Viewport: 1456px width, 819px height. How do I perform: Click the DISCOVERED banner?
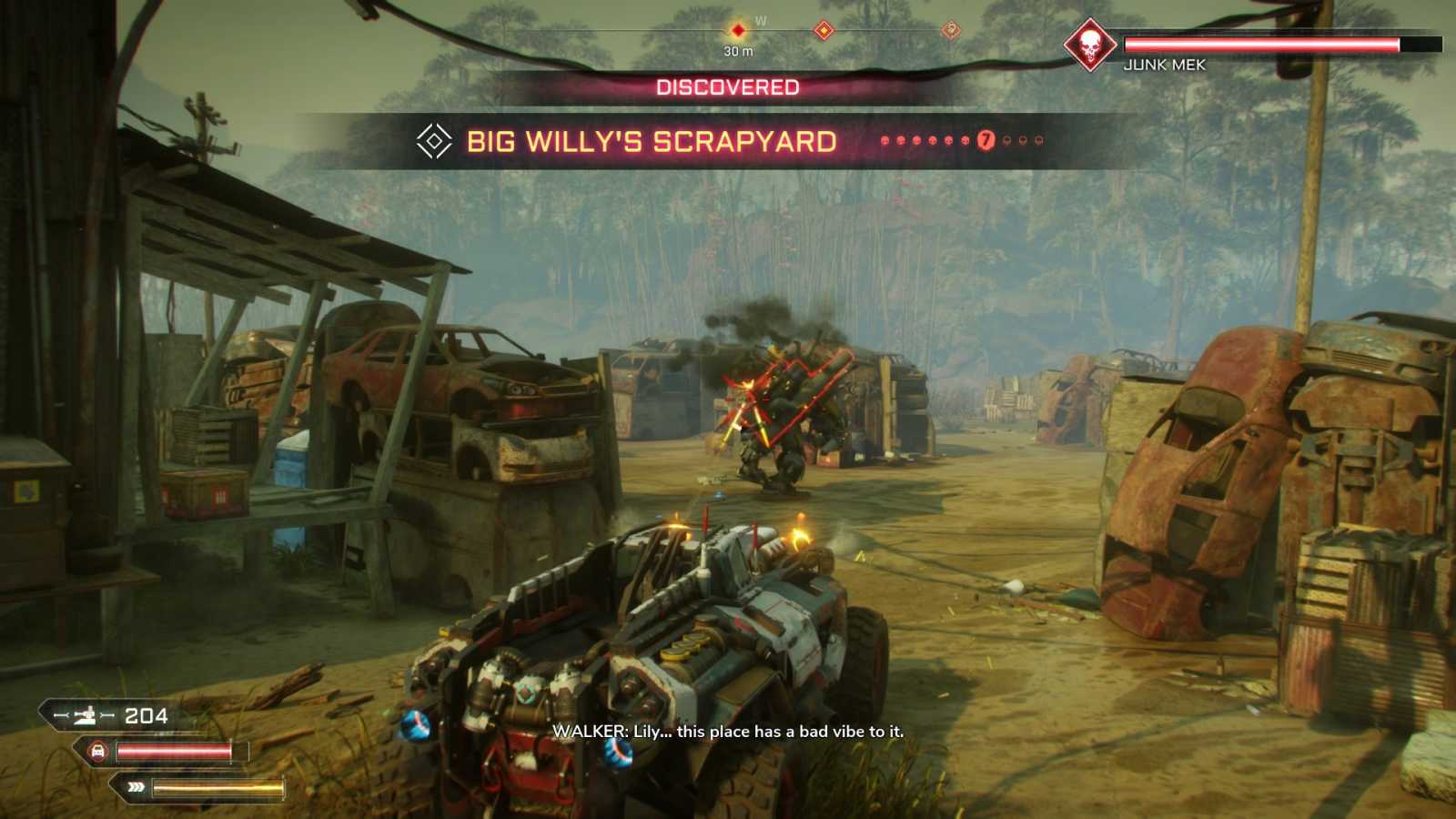(x=725, y=87)
